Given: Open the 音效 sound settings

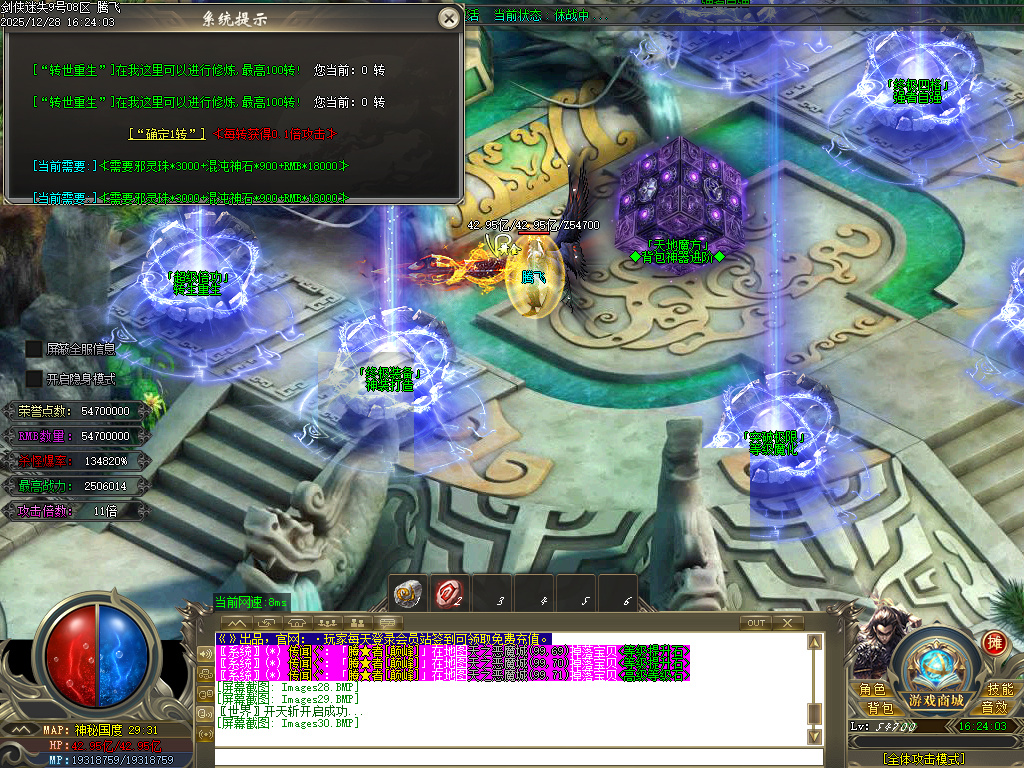Looking at the screenshot, I should (x=993, y=708).
